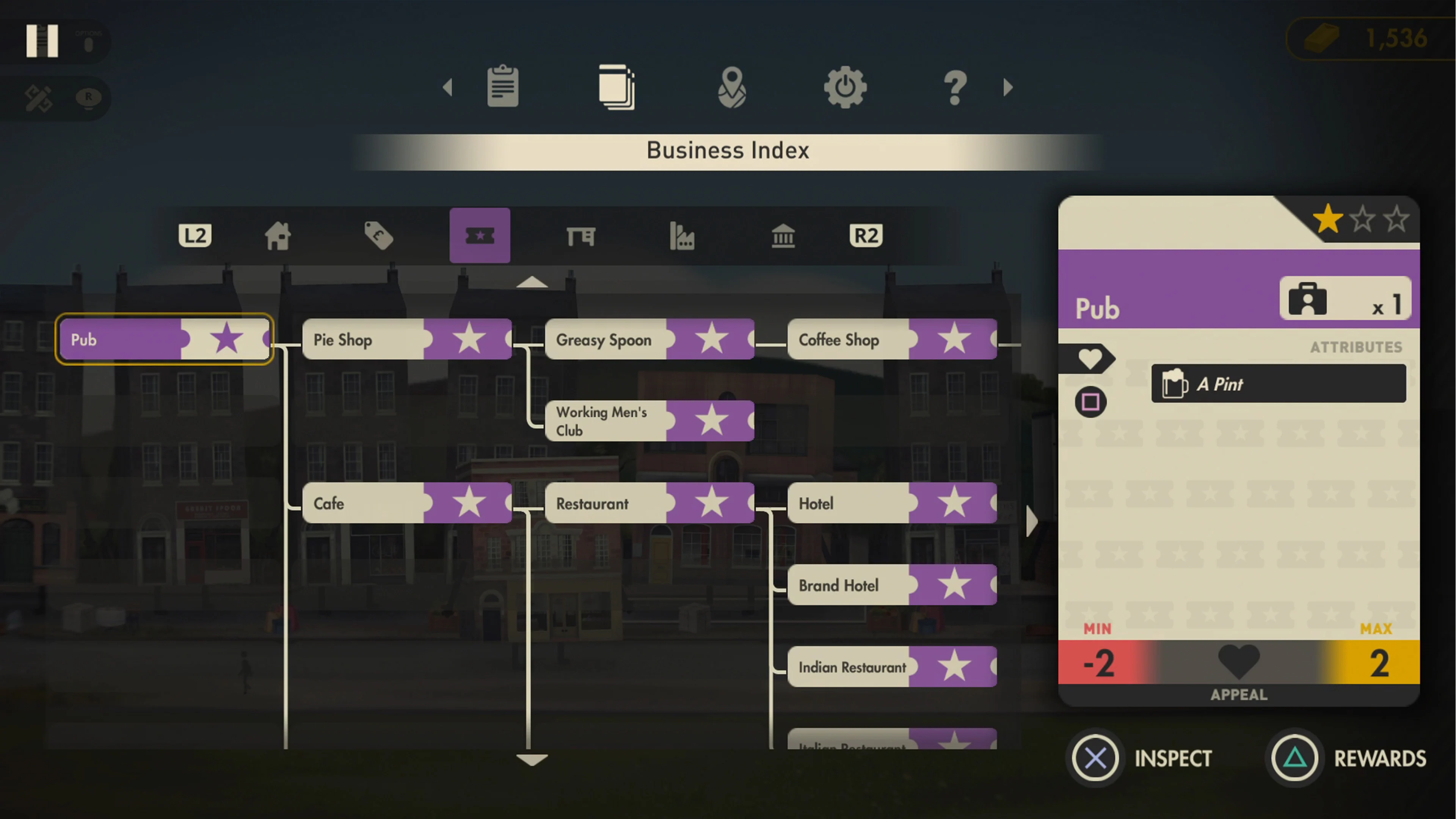Open the clipboard objectives page
Viewport: 1456px width, 819px height.
click(x=502, y=86)
